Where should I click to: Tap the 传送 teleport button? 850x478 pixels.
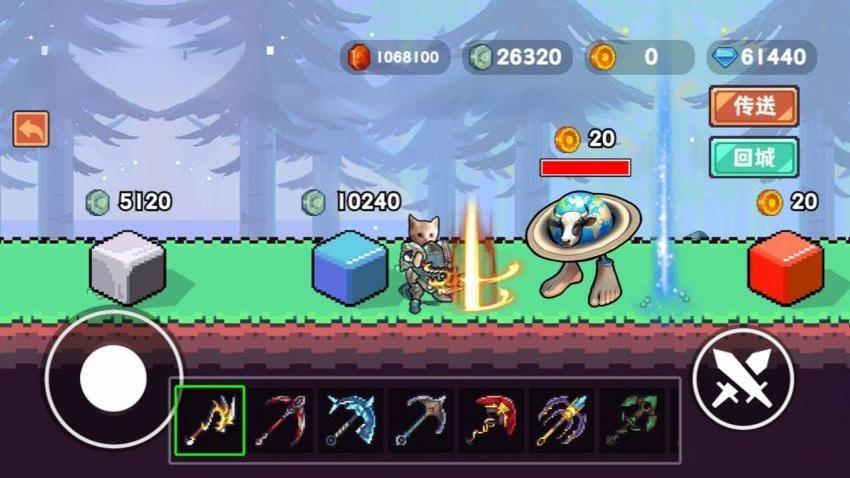click(x=753, y=107)
